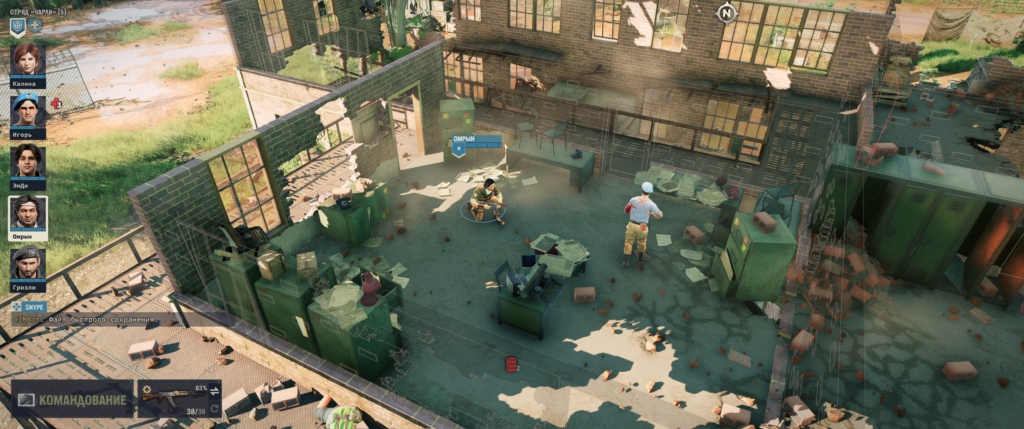Viewport: 1024px width, 429px height.
Task: Click the highlighted Омрын portrait
Action: tap(27, 213)
